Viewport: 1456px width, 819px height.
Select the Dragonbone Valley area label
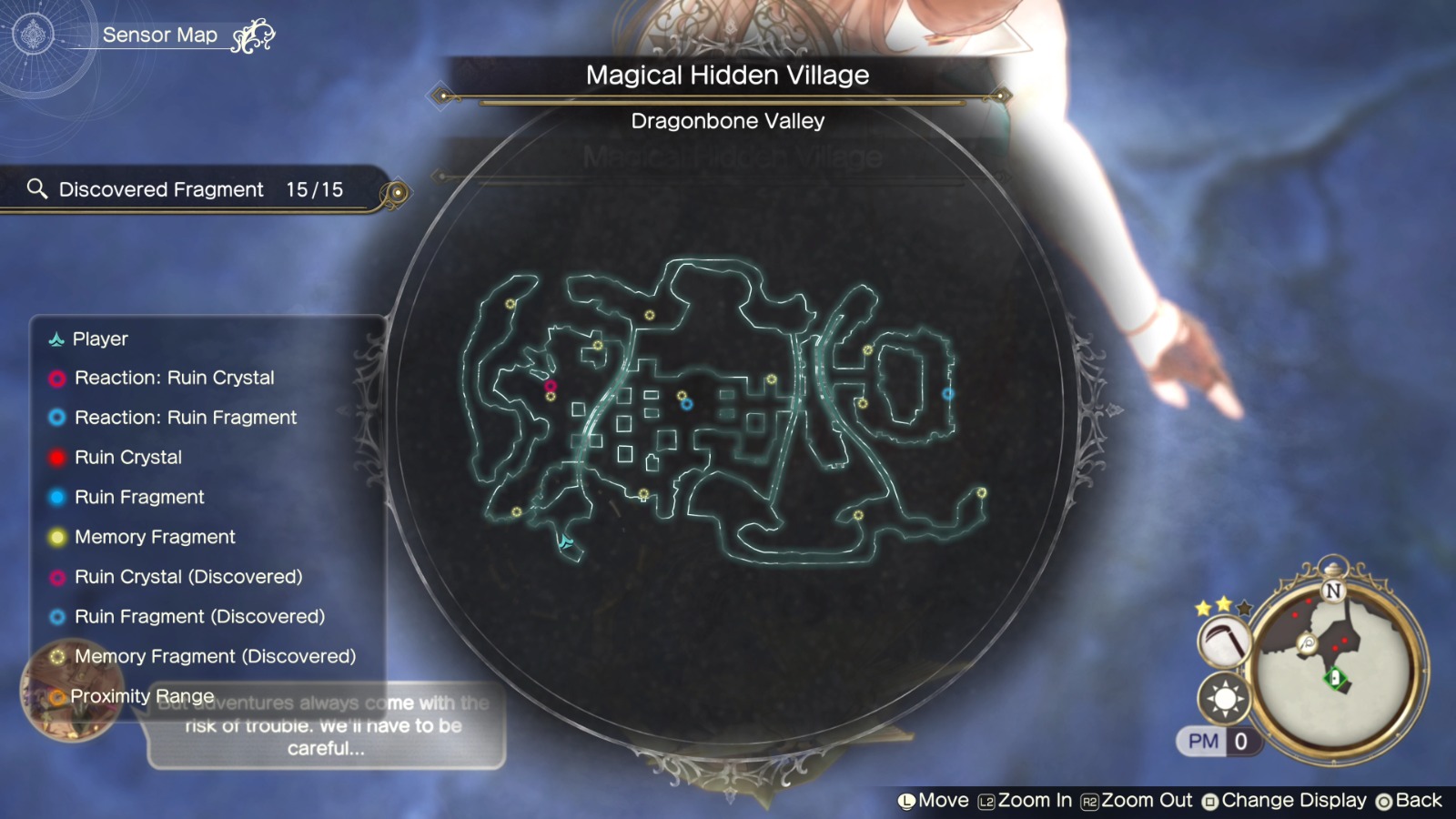[x=728, y=121]
